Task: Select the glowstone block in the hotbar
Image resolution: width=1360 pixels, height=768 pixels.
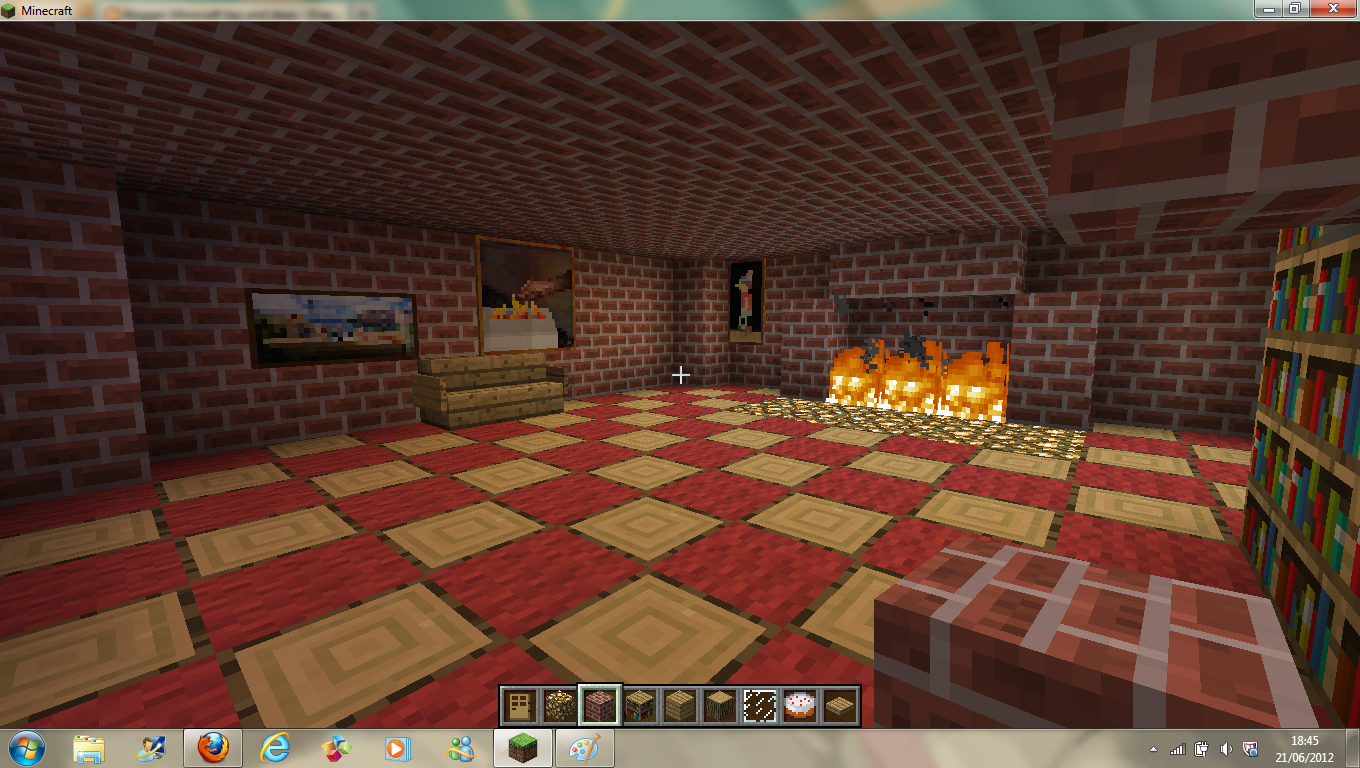Action: click(561, 705)
